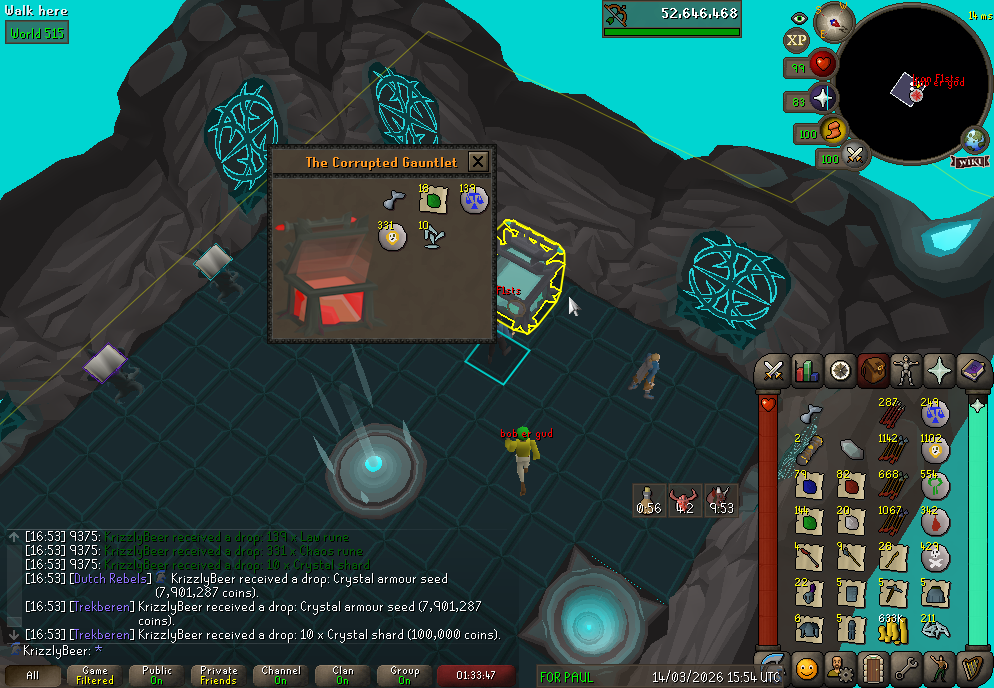Toggle the XP drops button
The image size is (994, 688).
(x=796, y=40)
